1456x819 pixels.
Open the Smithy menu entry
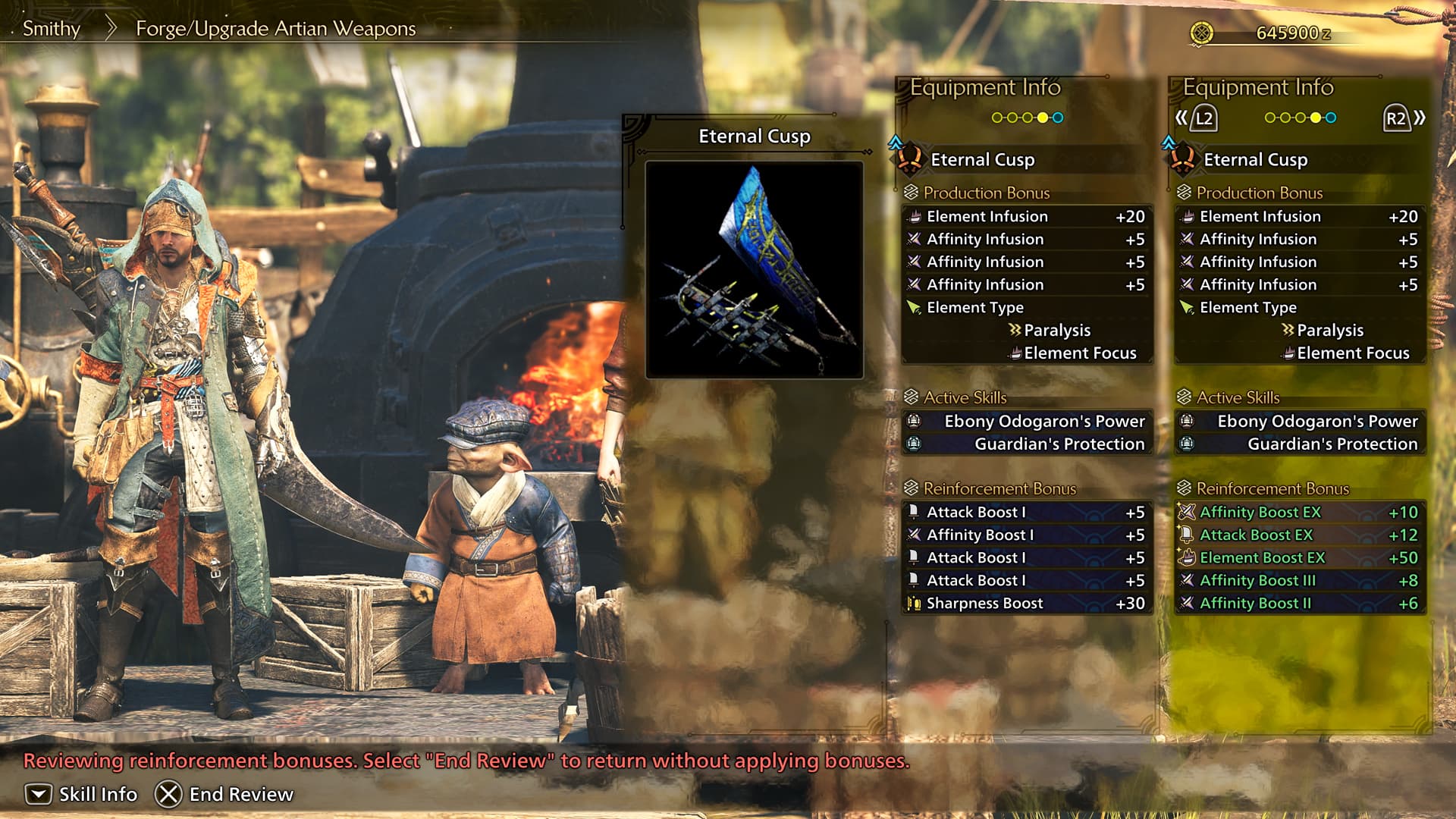(x=50, y=29)
